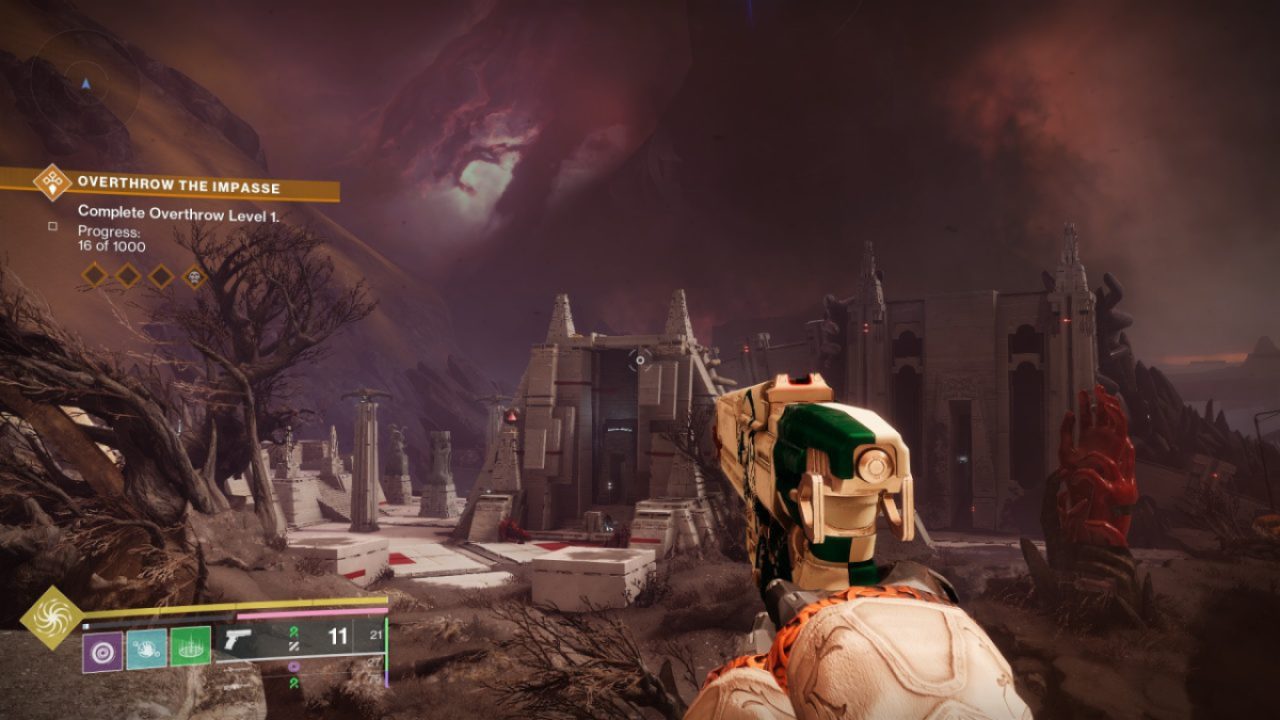
Task: Open the Overthrow the Impasse objective banner
Action: coord(180,187)
